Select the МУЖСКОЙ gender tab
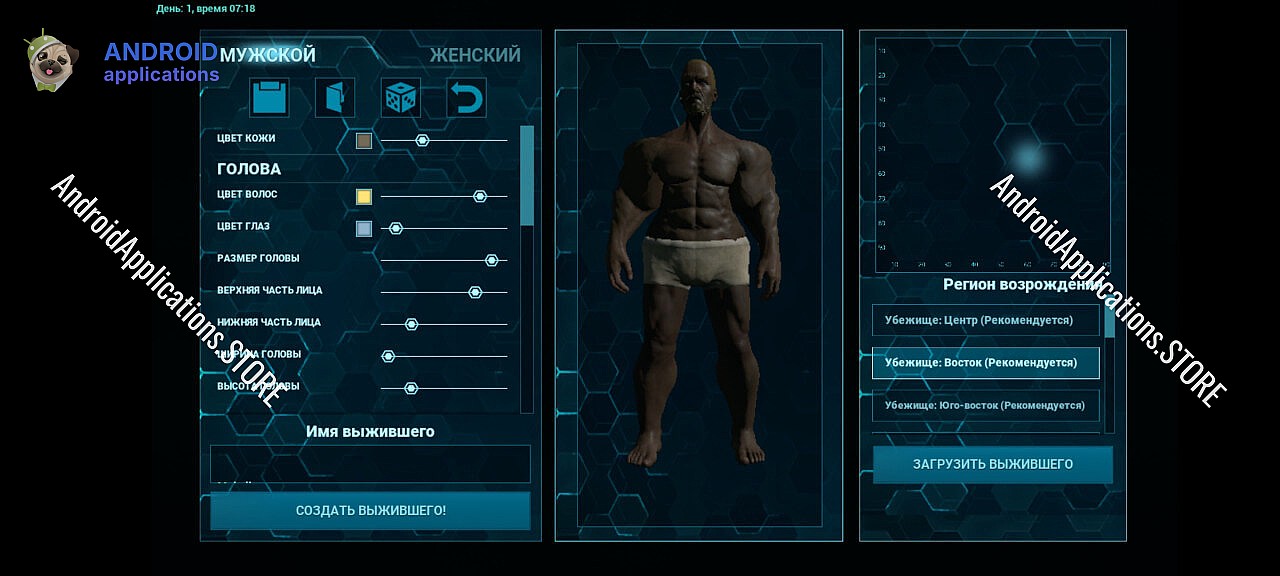The height and width of the screenshot is (576, 1280). 267,55
